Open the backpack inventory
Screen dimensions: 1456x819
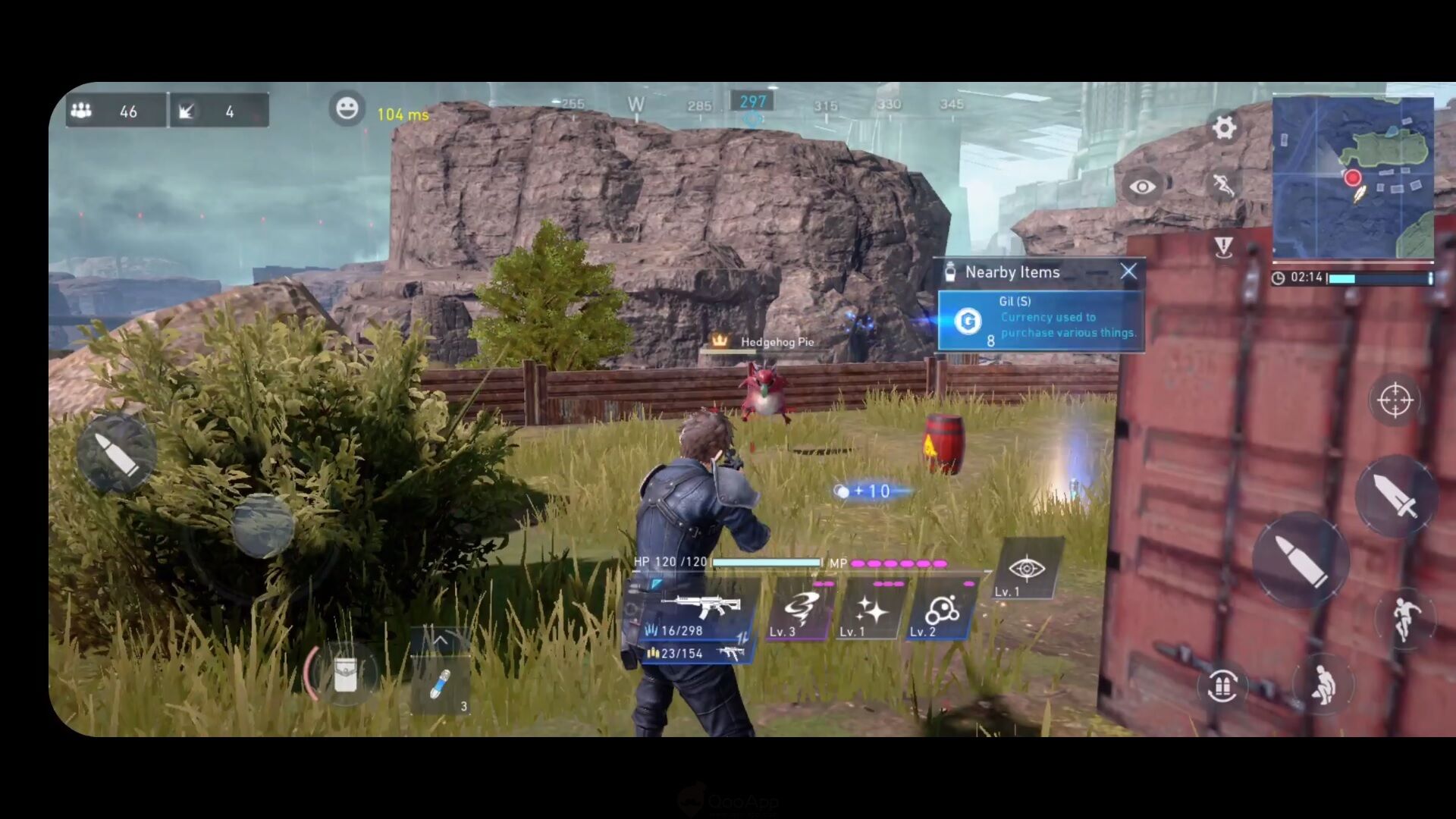click(345, 673)
